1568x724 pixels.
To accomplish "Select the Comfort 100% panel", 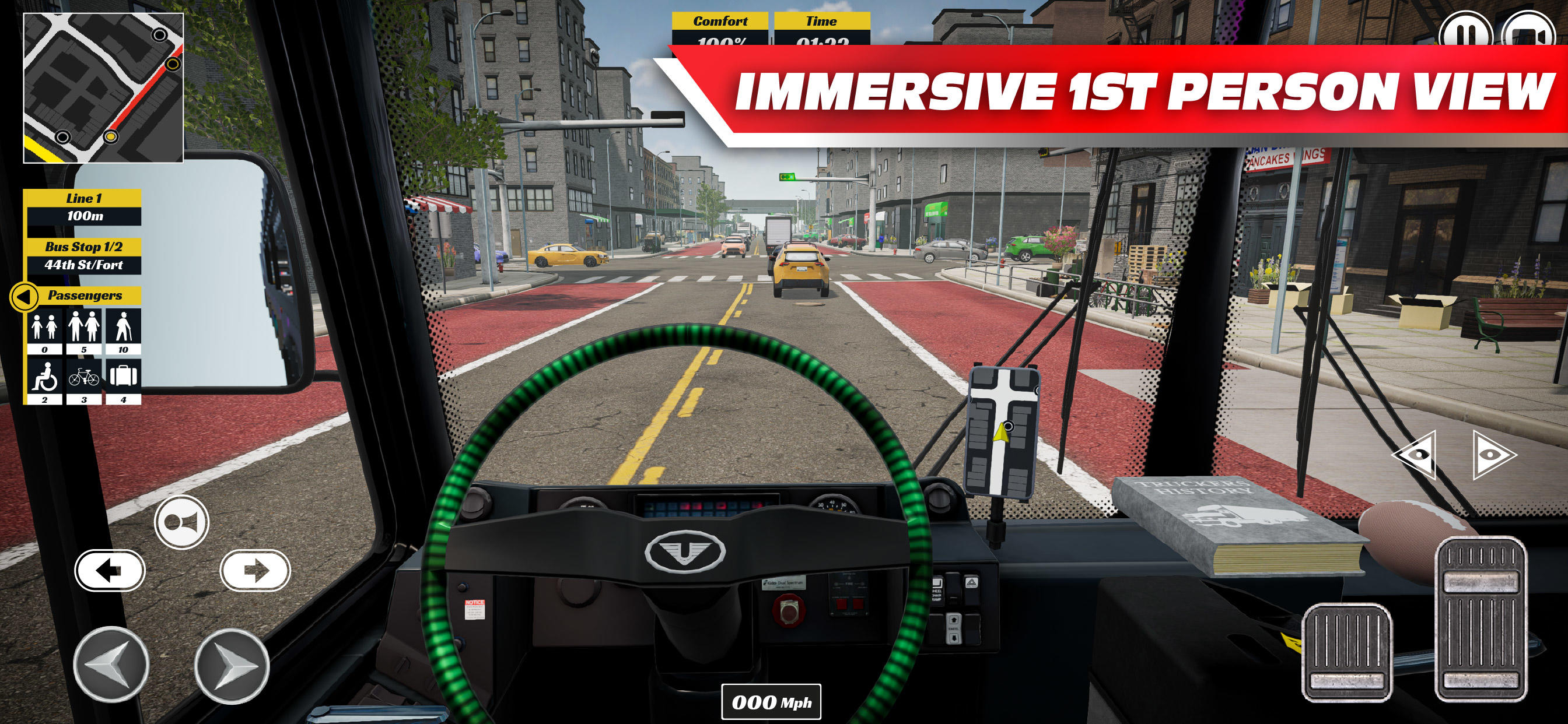I will point(720,30).
